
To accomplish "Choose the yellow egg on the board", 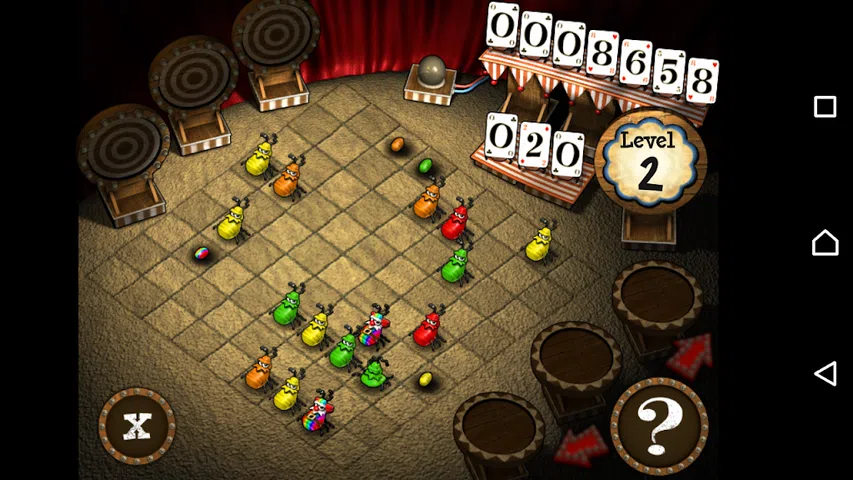I will tap(425, 379).
